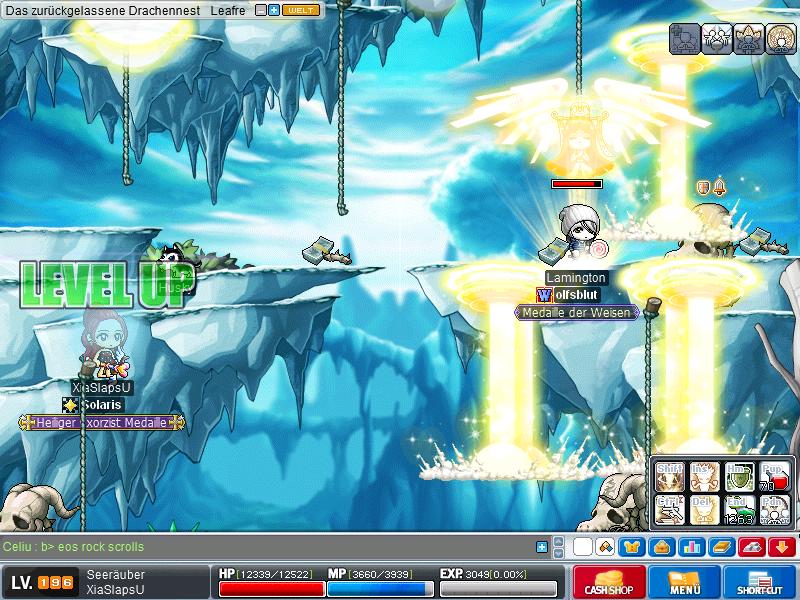The height and width of the screenshot is (600, 800).
Task: Activate the green shield skill on Hm
Action: [x=738, y=476]
